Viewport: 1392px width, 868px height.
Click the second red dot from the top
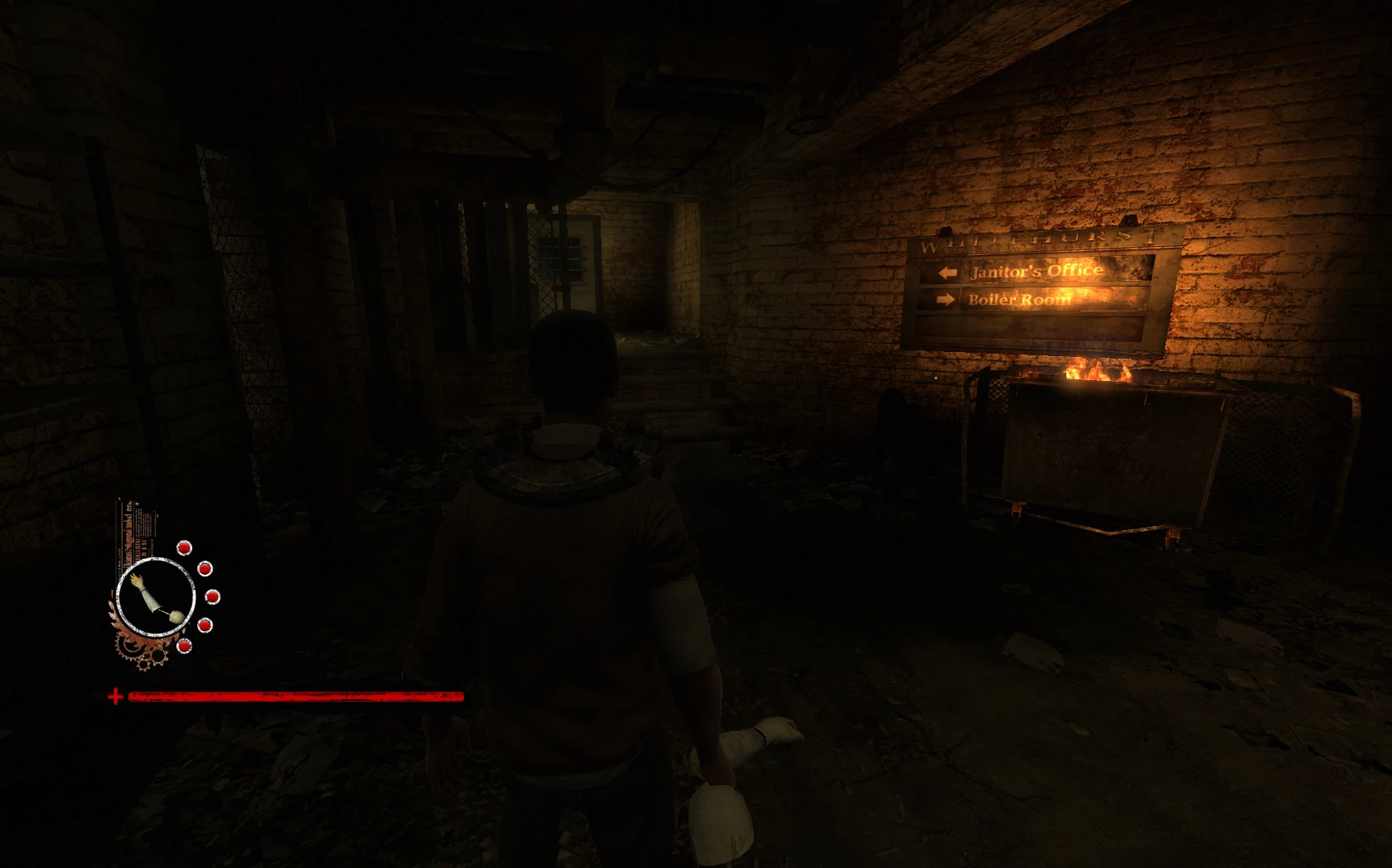tap(205, 569)
